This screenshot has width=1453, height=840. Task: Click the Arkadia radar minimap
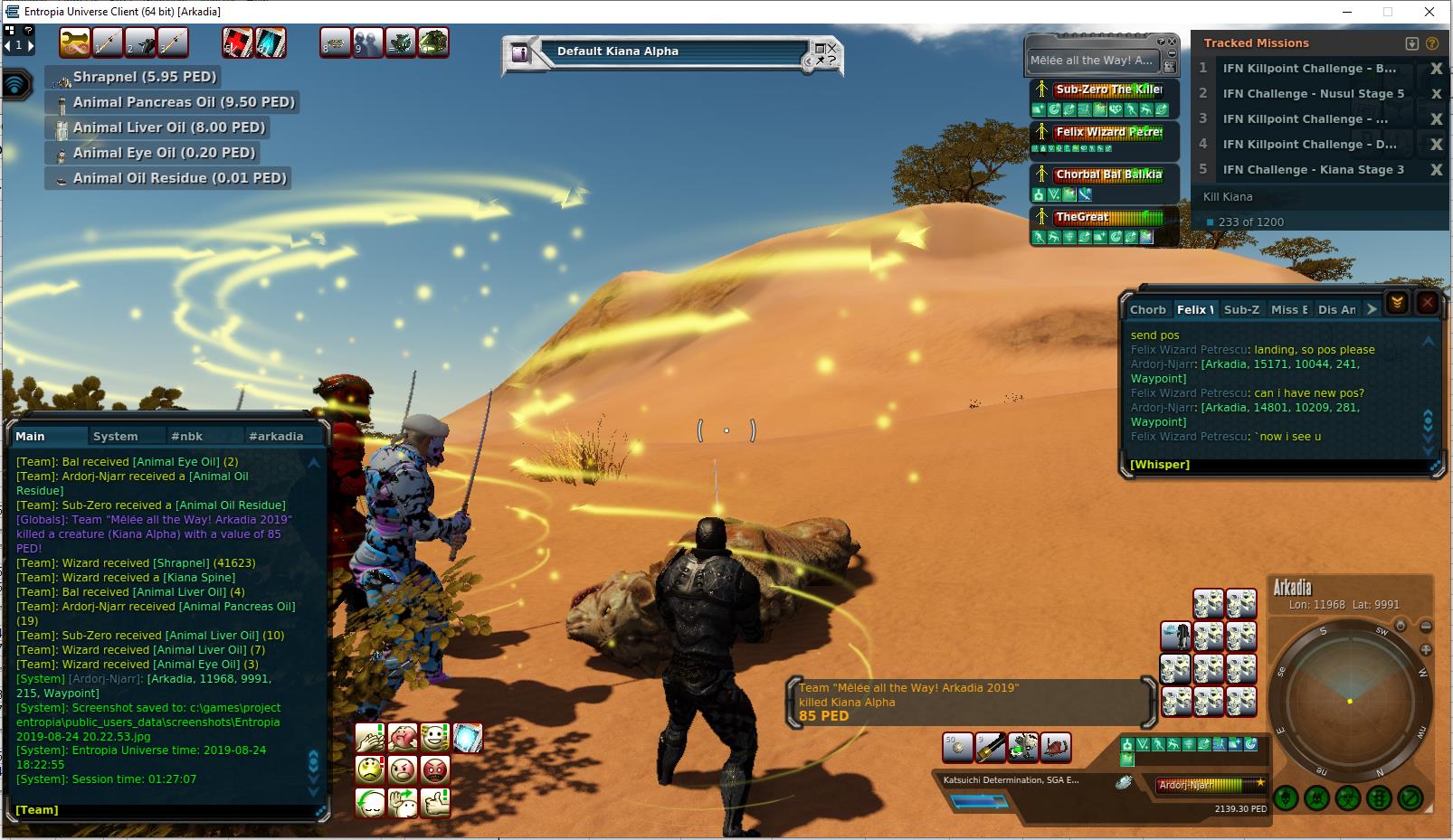(1349, 700)
